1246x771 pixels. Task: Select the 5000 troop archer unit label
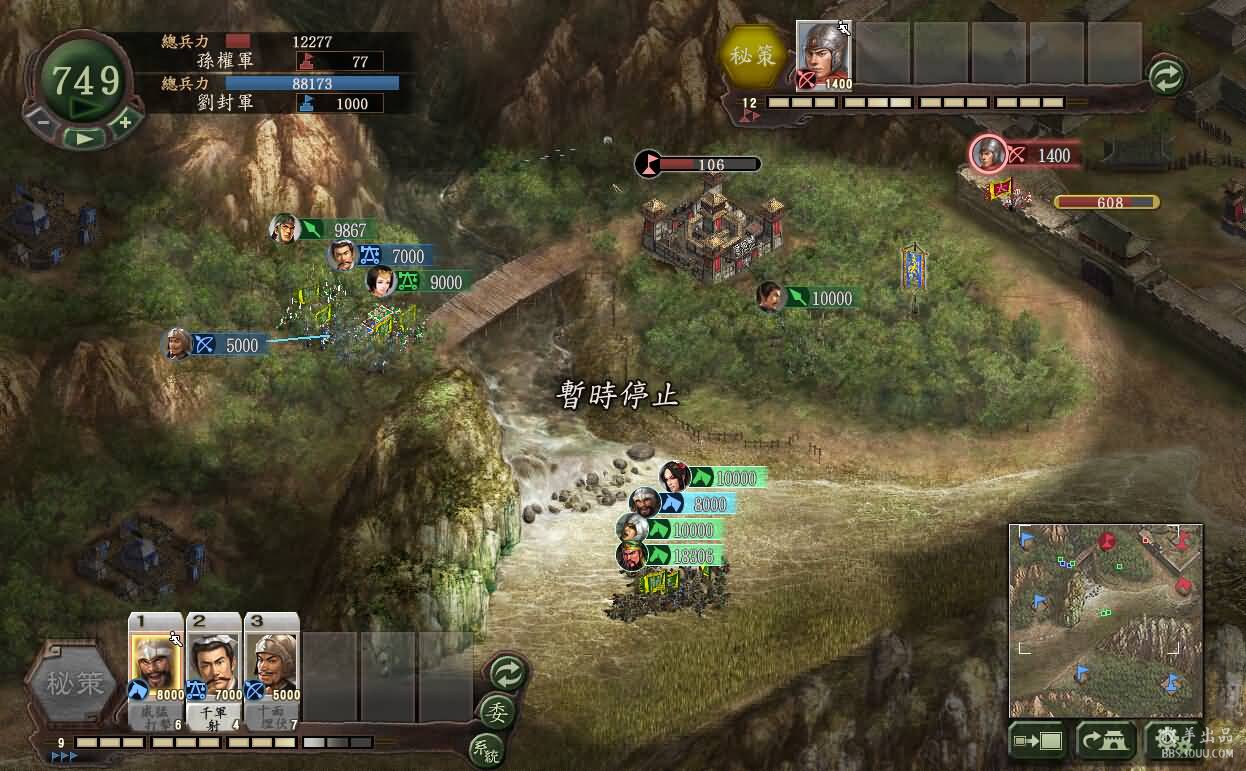point(229,345)
